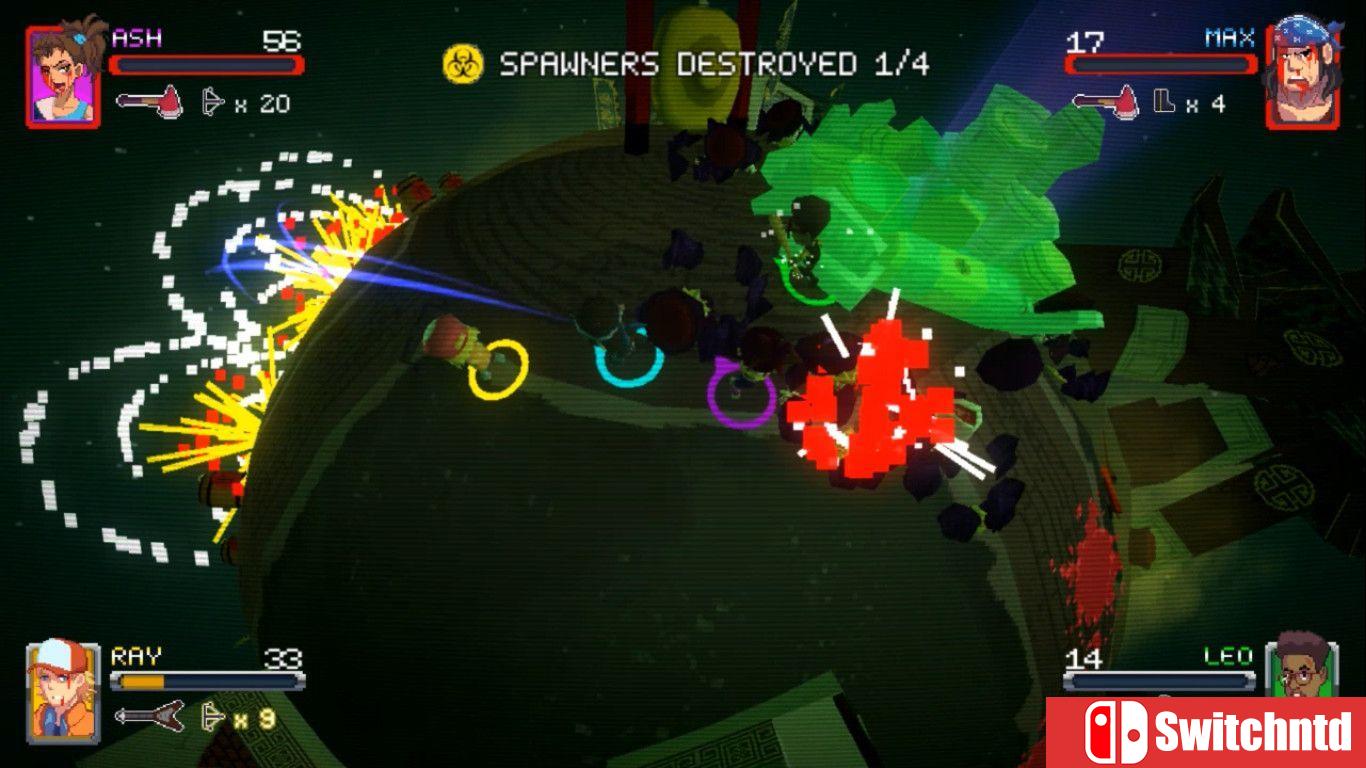The width and height of the screenshot is (1366, 768).
Task: Choose Ray's crossbow ammo icon
Action: tap(212, 716)
